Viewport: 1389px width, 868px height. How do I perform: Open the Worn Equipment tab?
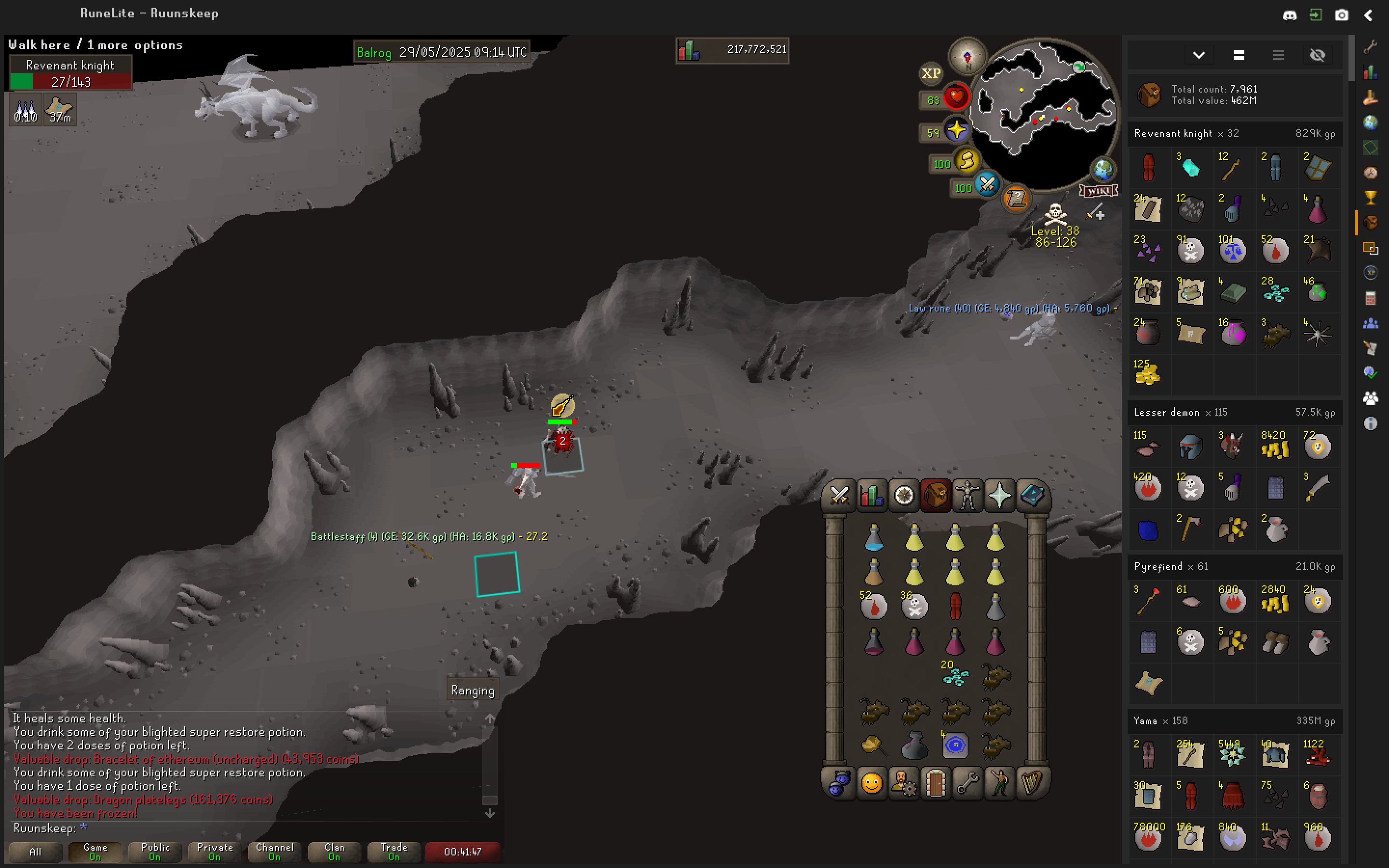pos(967,495)
